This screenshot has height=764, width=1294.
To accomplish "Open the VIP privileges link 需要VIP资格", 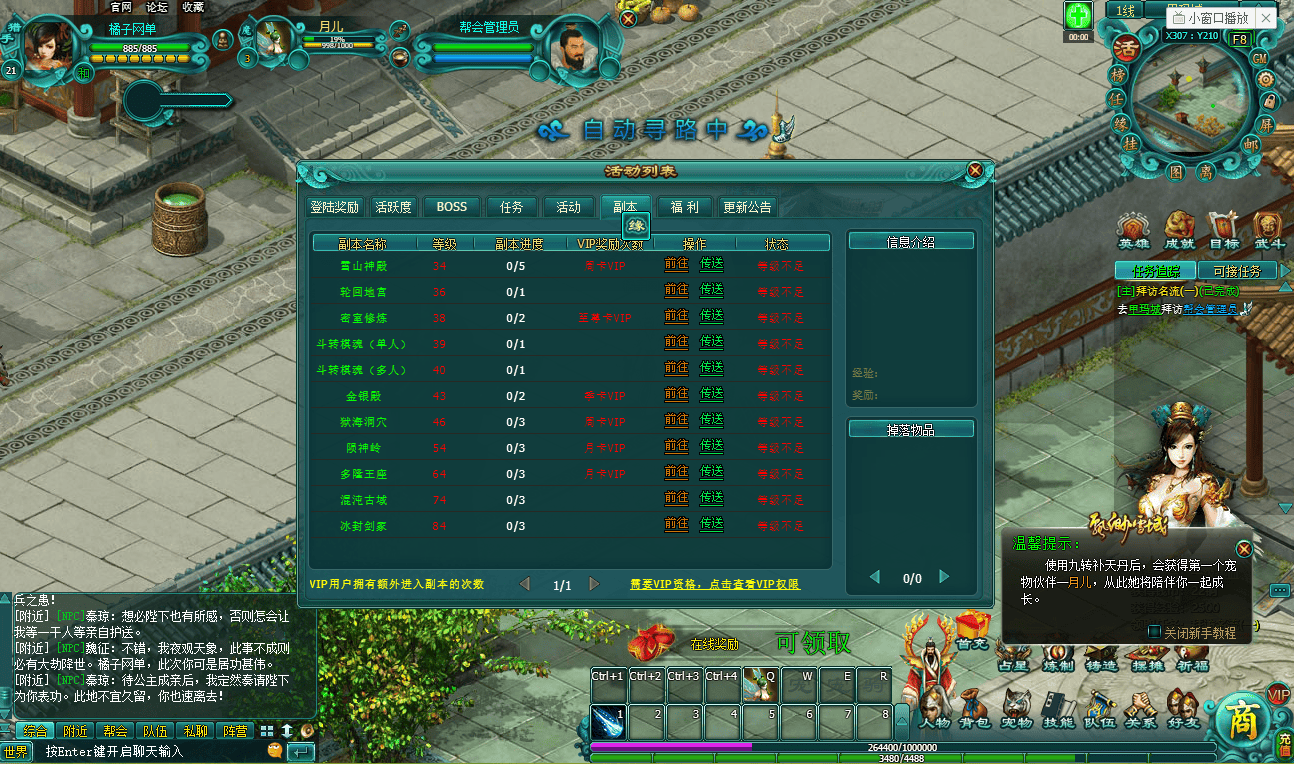I will coord(715,585).
